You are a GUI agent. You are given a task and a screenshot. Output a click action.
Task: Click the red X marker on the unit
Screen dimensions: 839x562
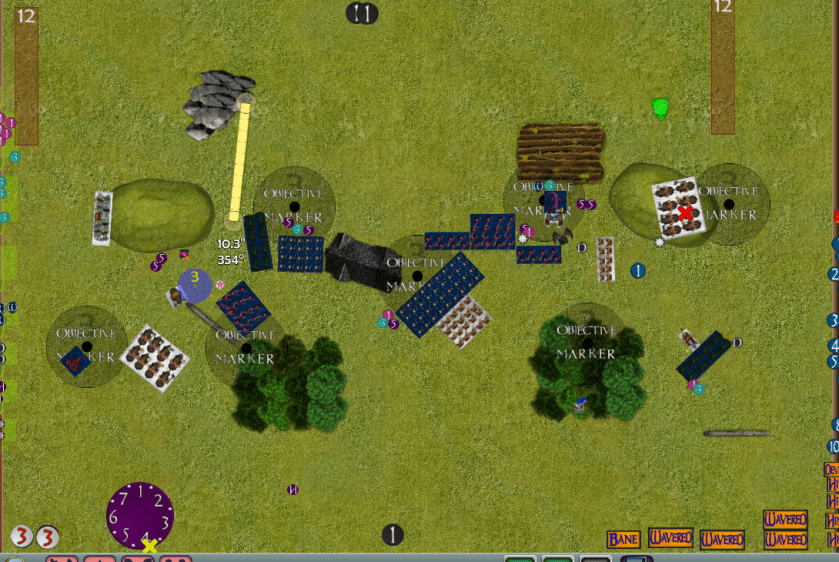click(685, 213)
